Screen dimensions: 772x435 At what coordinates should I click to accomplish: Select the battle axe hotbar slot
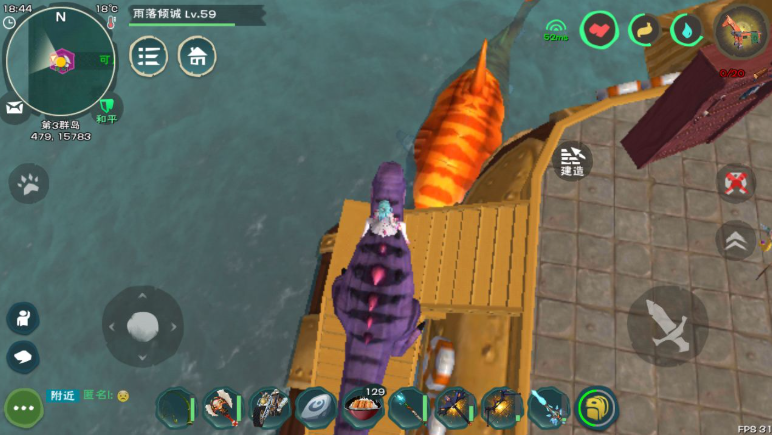pos(222,407)
